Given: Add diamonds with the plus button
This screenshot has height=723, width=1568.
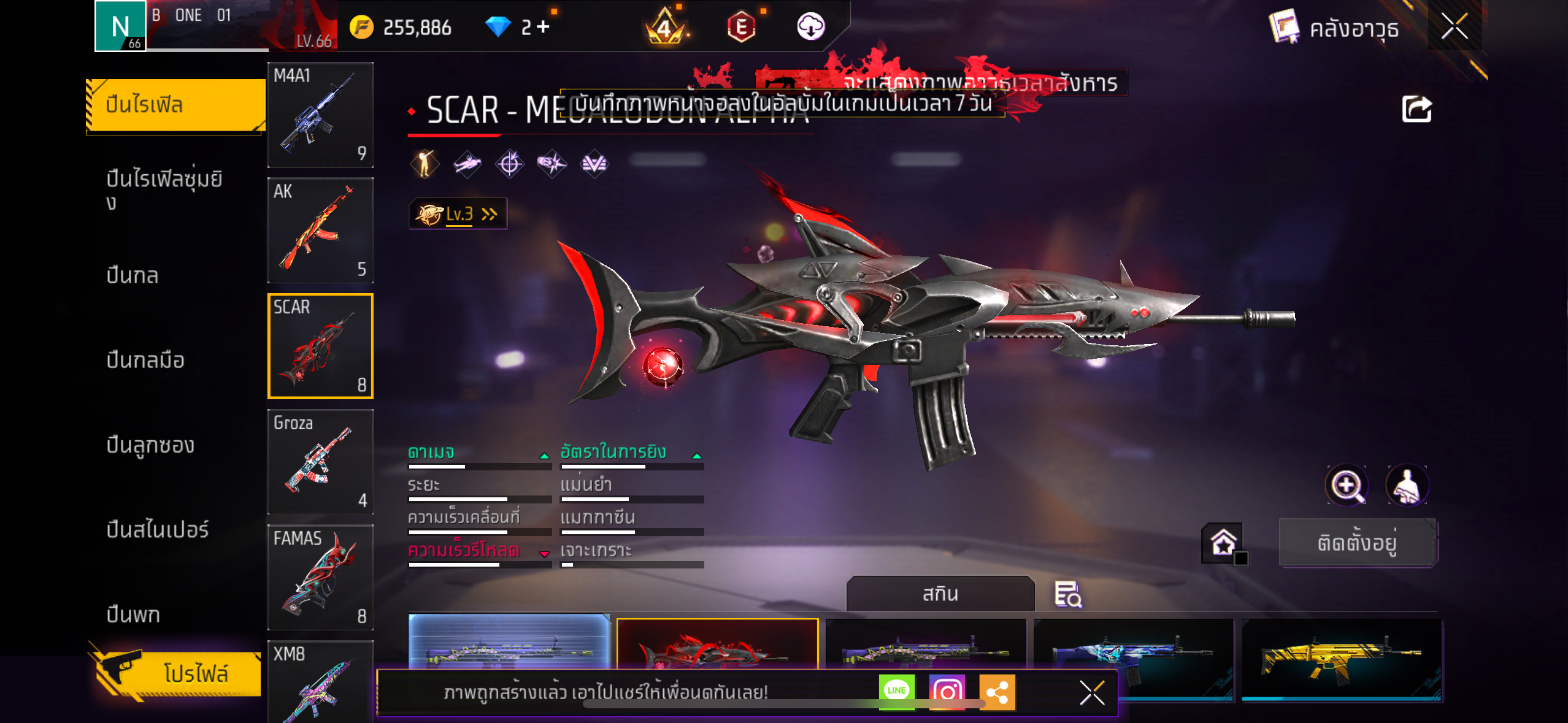Looking at the screenshot, I should [543, 27].
